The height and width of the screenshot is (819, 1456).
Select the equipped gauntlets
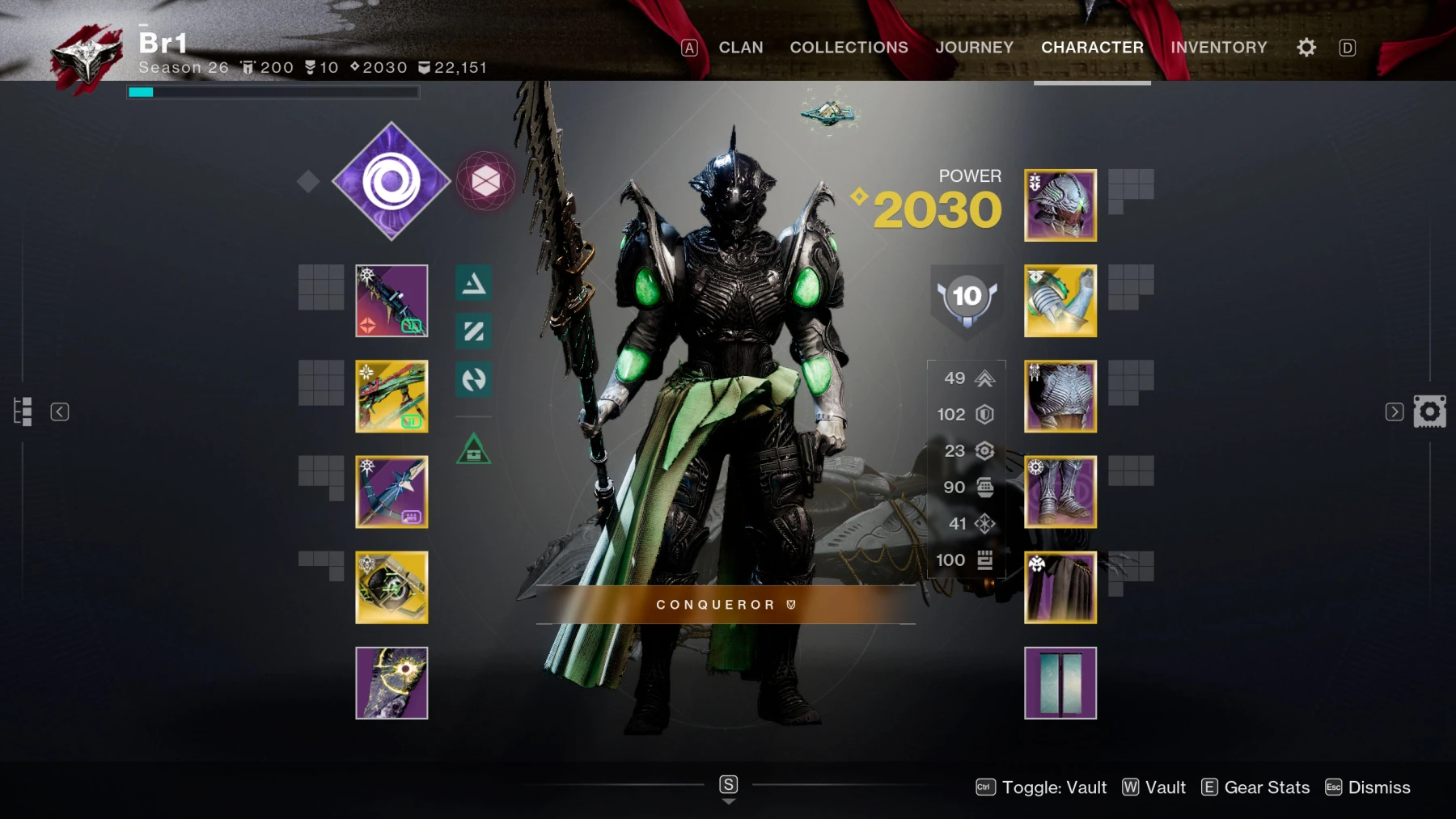1060,300
